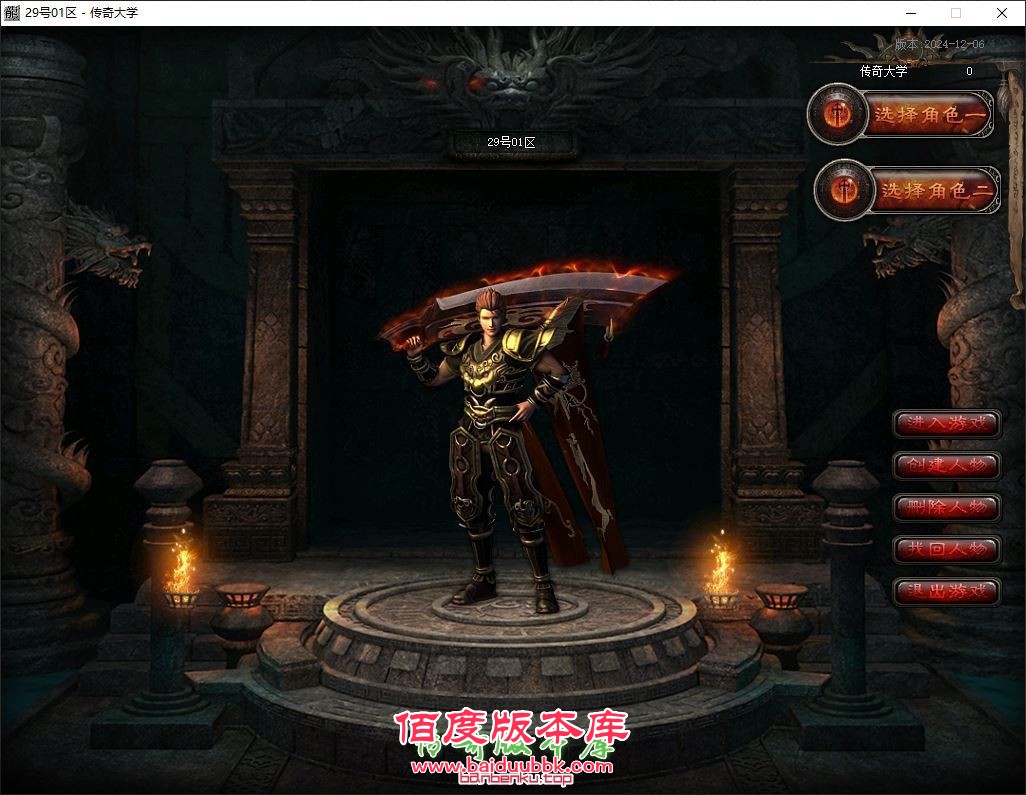
Task: Exit with the 退出游戏 button
Action: (x=946, y=591)
